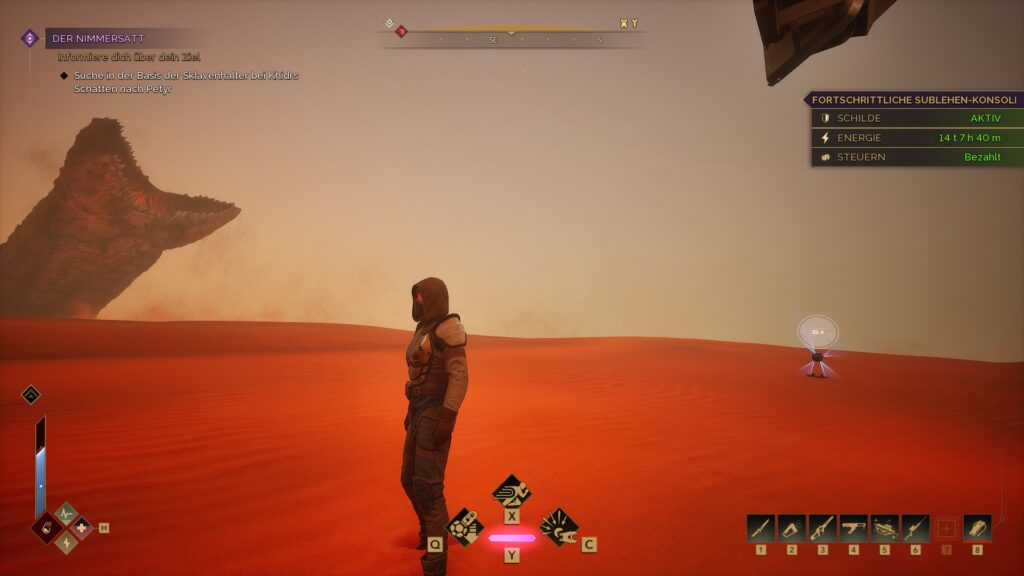Select the hotbar slot 5 item
Screen dimensions: 1024x576
885,528
